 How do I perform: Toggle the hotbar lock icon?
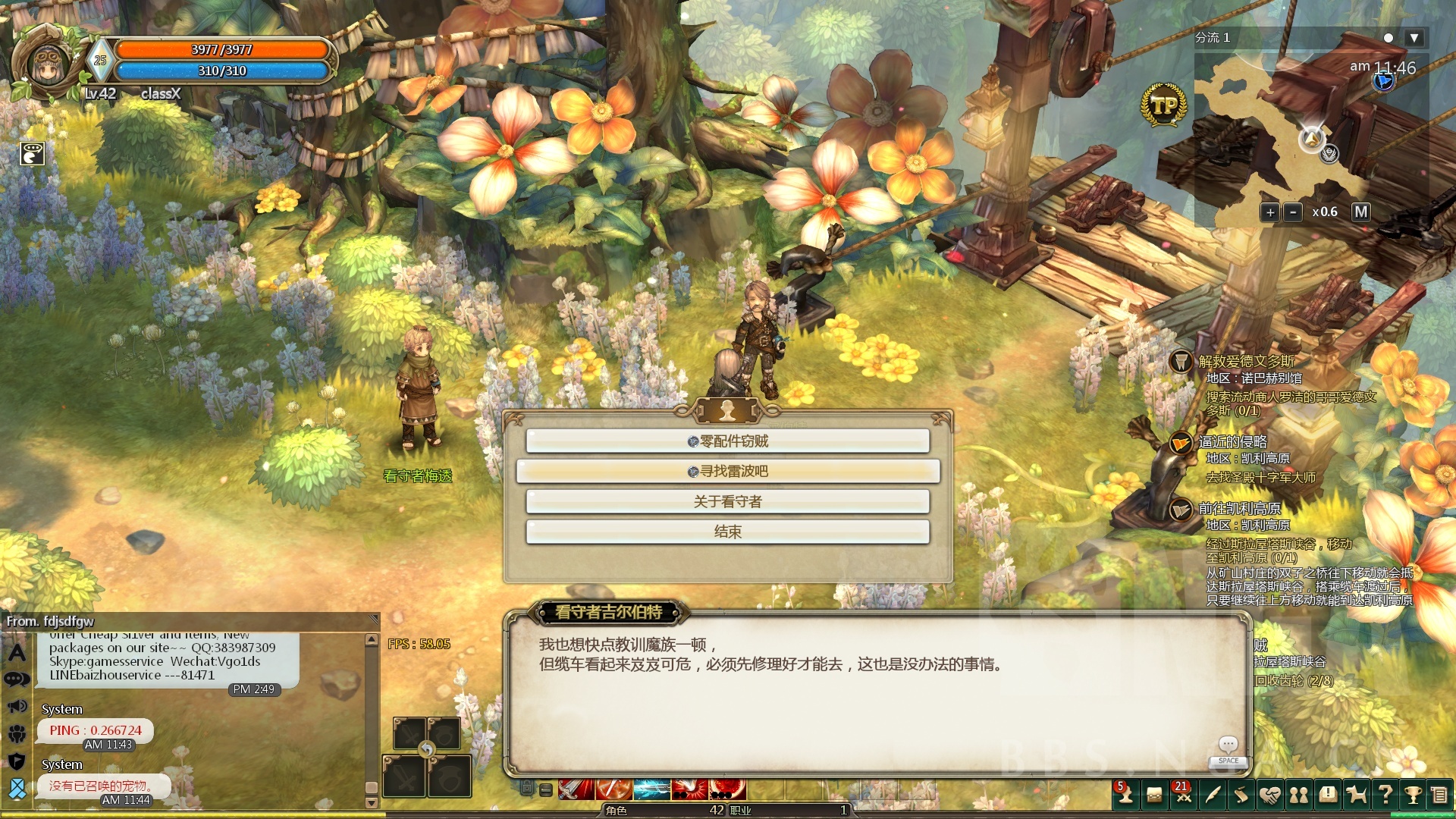pos(529,789)
